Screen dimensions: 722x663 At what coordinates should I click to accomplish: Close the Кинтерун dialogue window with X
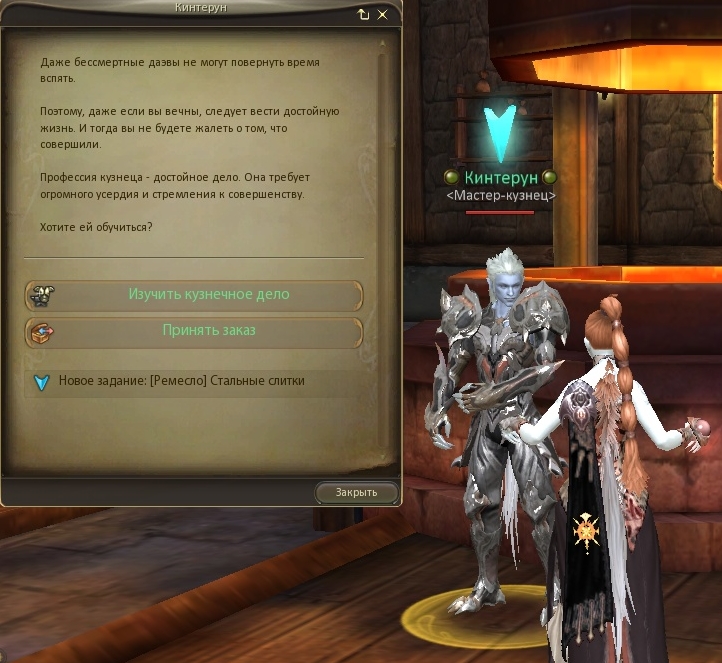382,15
